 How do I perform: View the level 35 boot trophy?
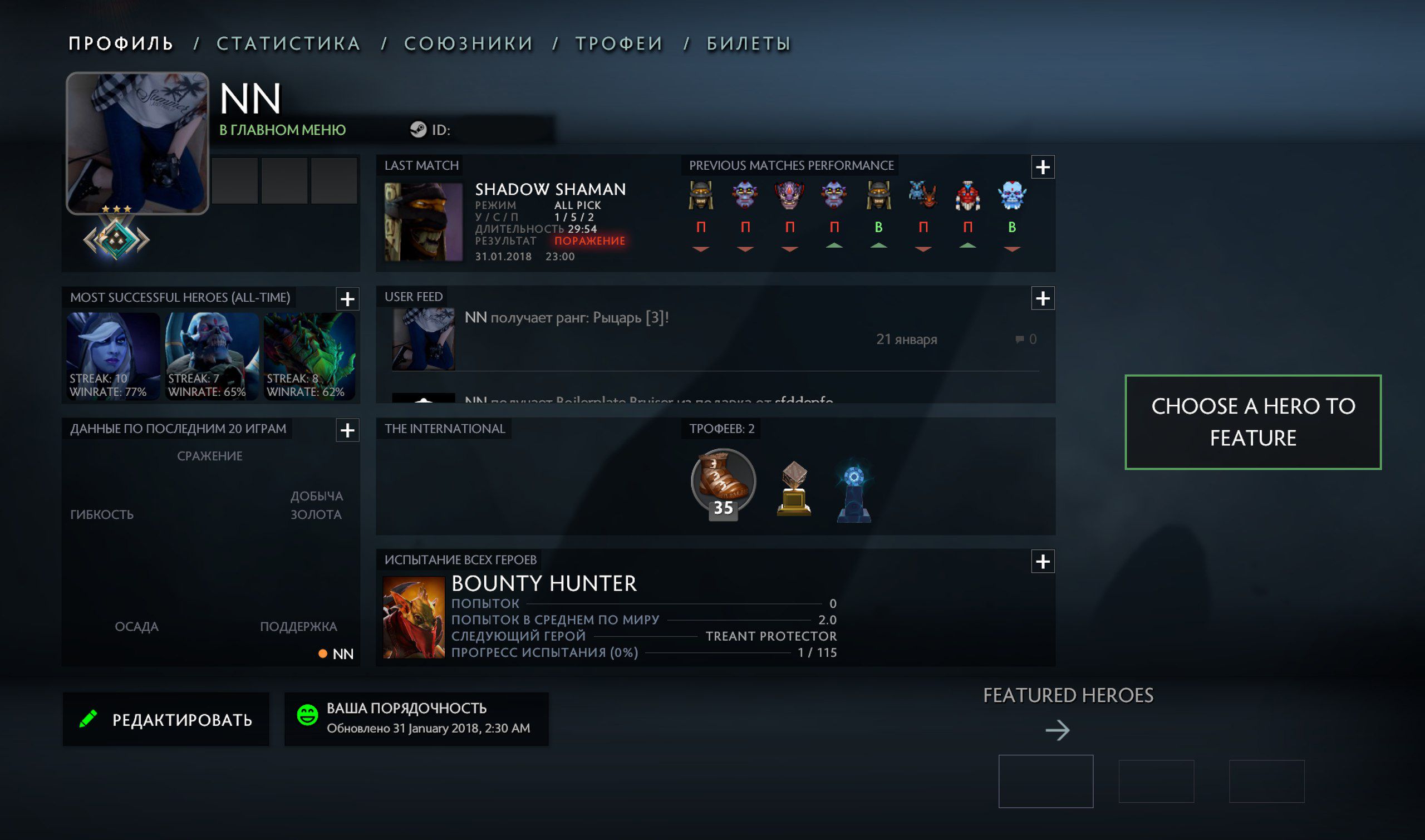[723, 483]
